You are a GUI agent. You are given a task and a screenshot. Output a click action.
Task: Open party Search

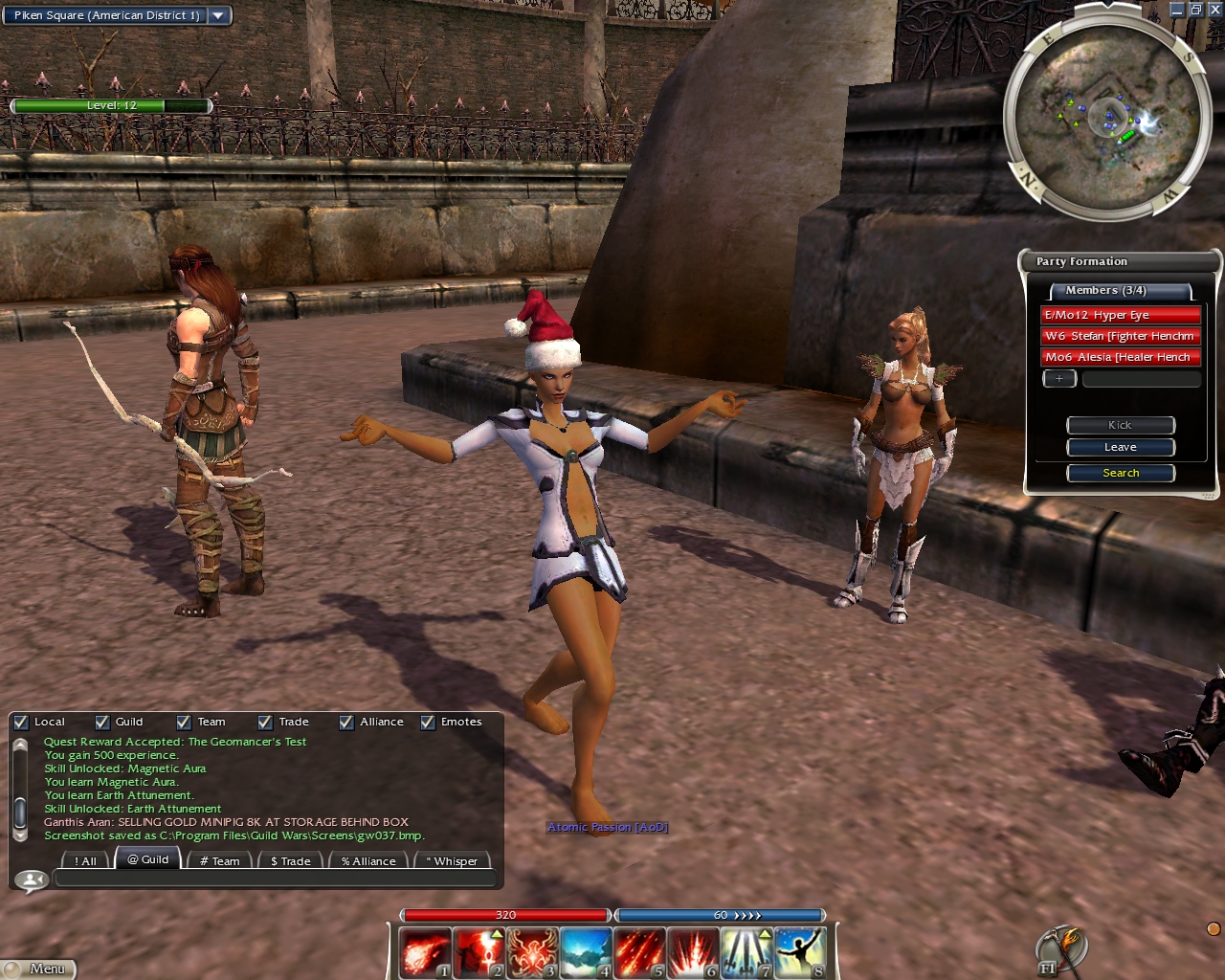click(1121, 473)
